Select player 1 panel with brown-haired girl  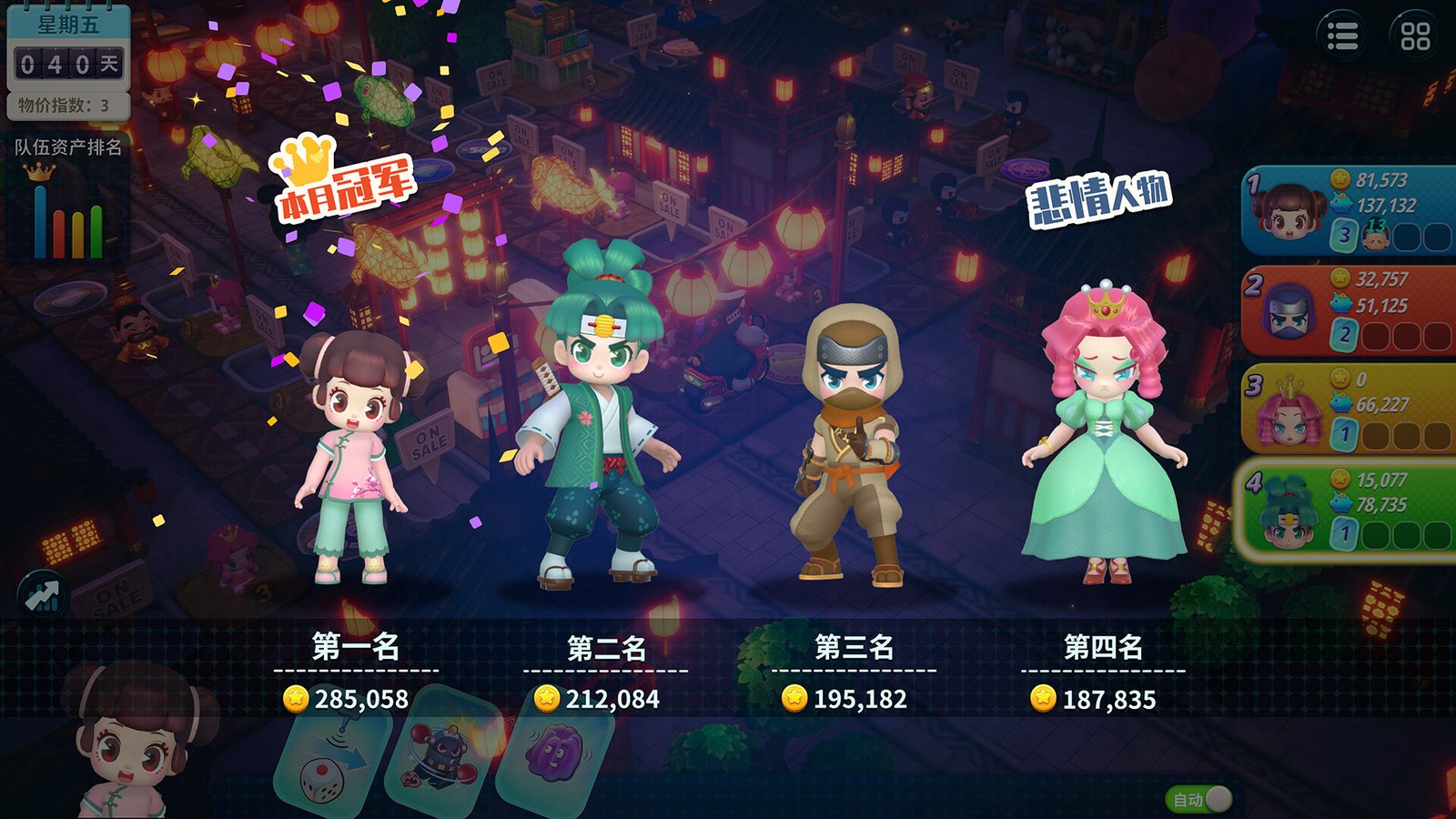[1349, 211]
